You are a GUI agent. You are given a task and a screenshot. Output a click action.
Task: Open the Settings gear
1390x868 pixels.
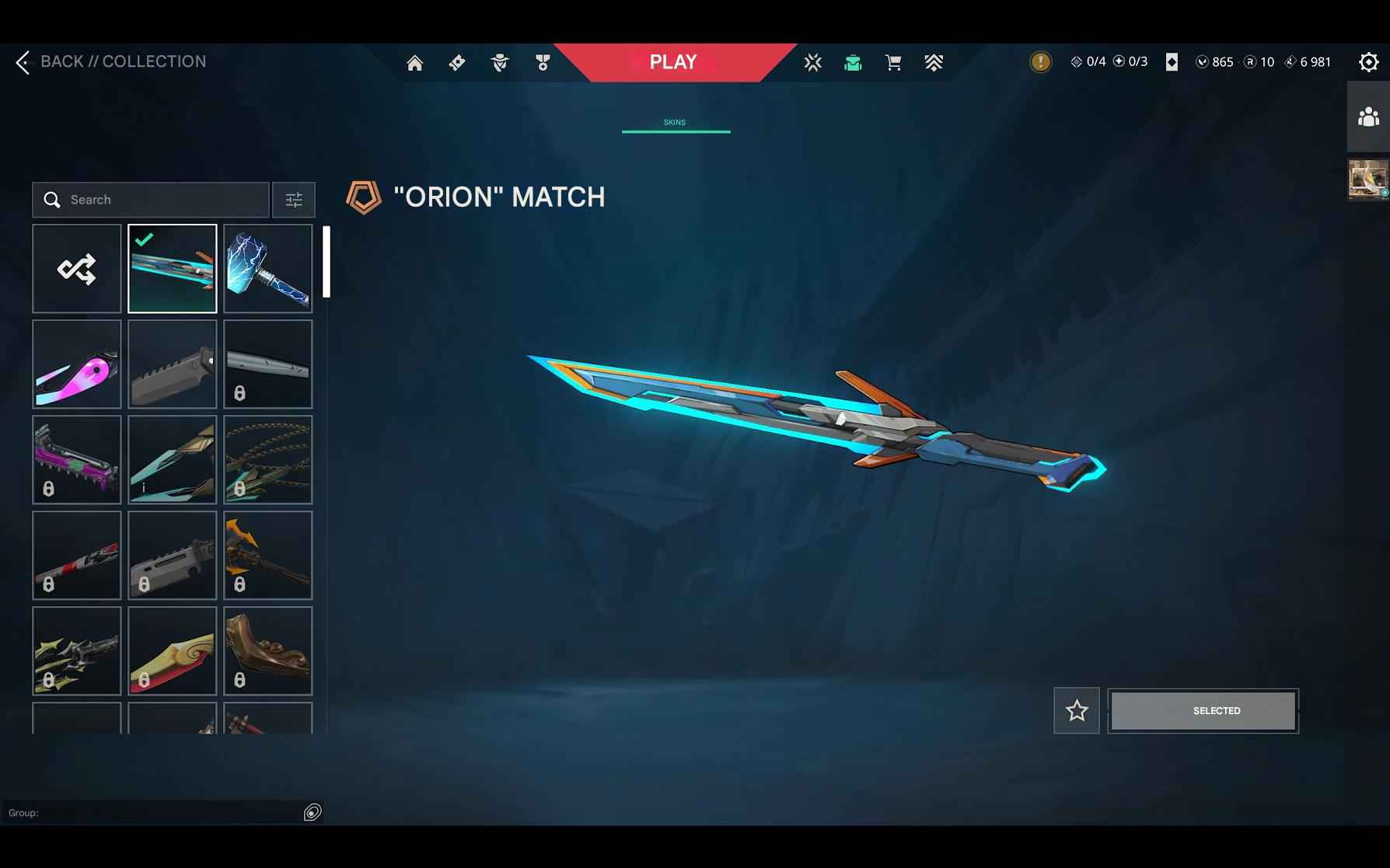1368,61
